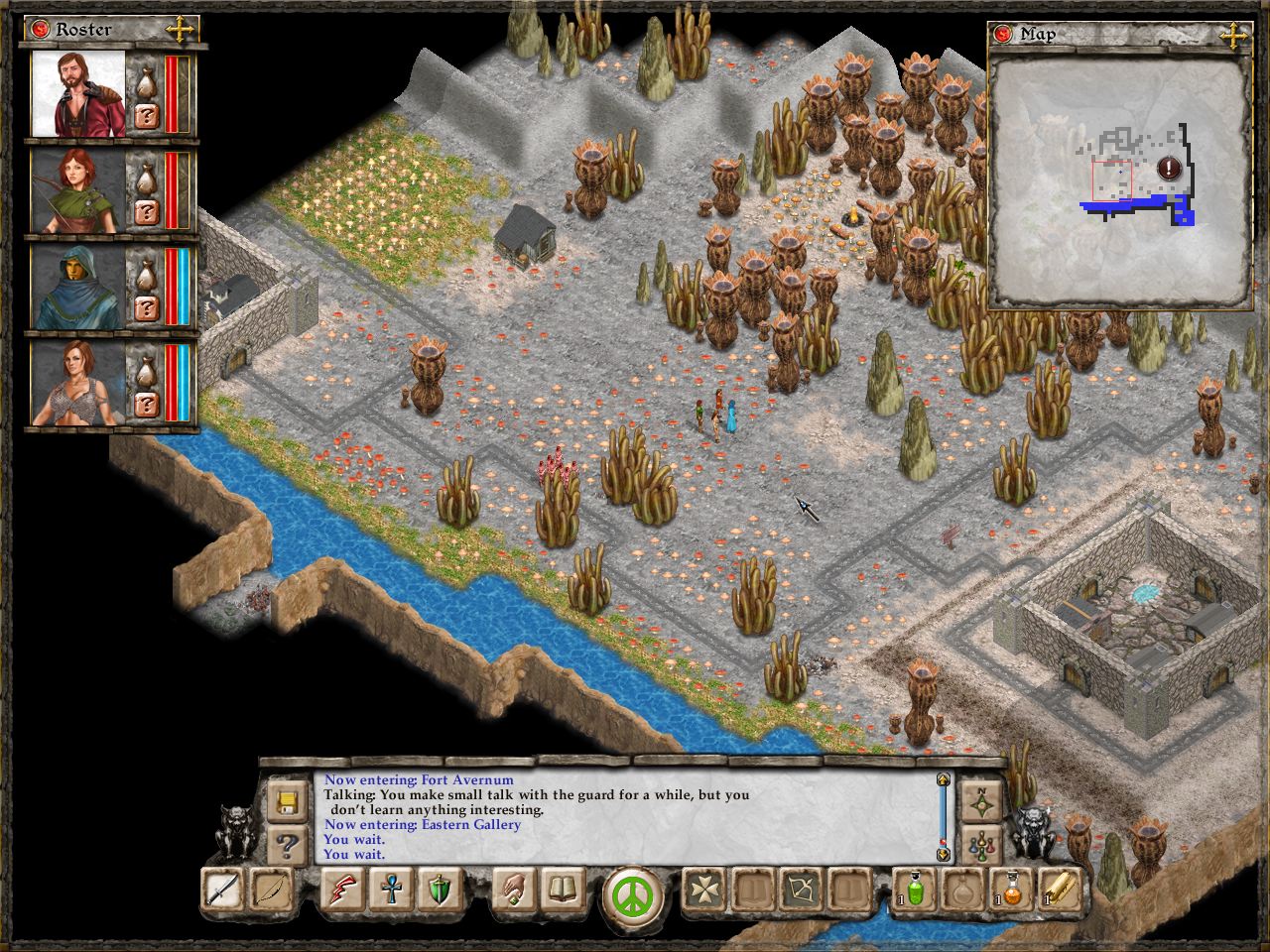The height and width of the screenshot is (952, 1270).
Task: Select the red-haired archer's portrait
Action: [x=77, y=191]
